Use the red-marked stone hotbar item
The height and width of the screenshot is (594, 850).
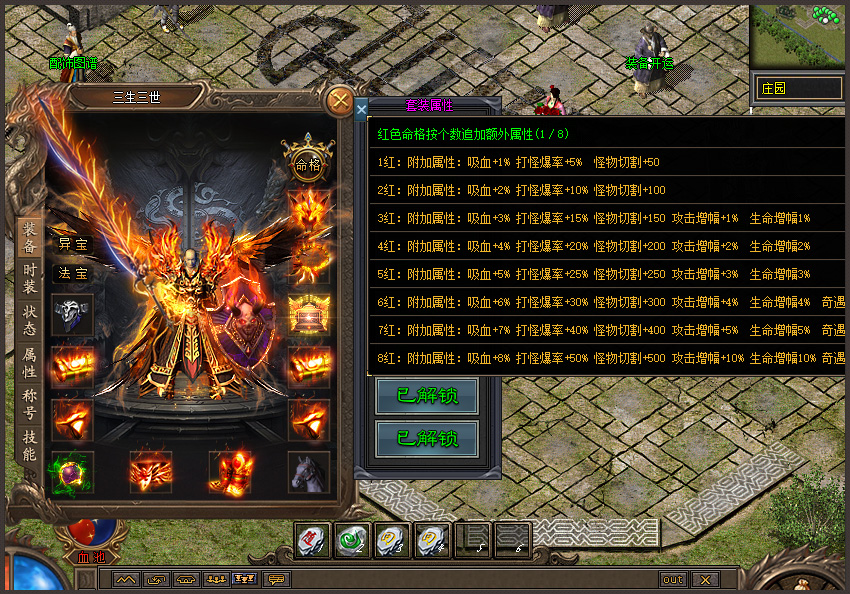tap(312, 541)
